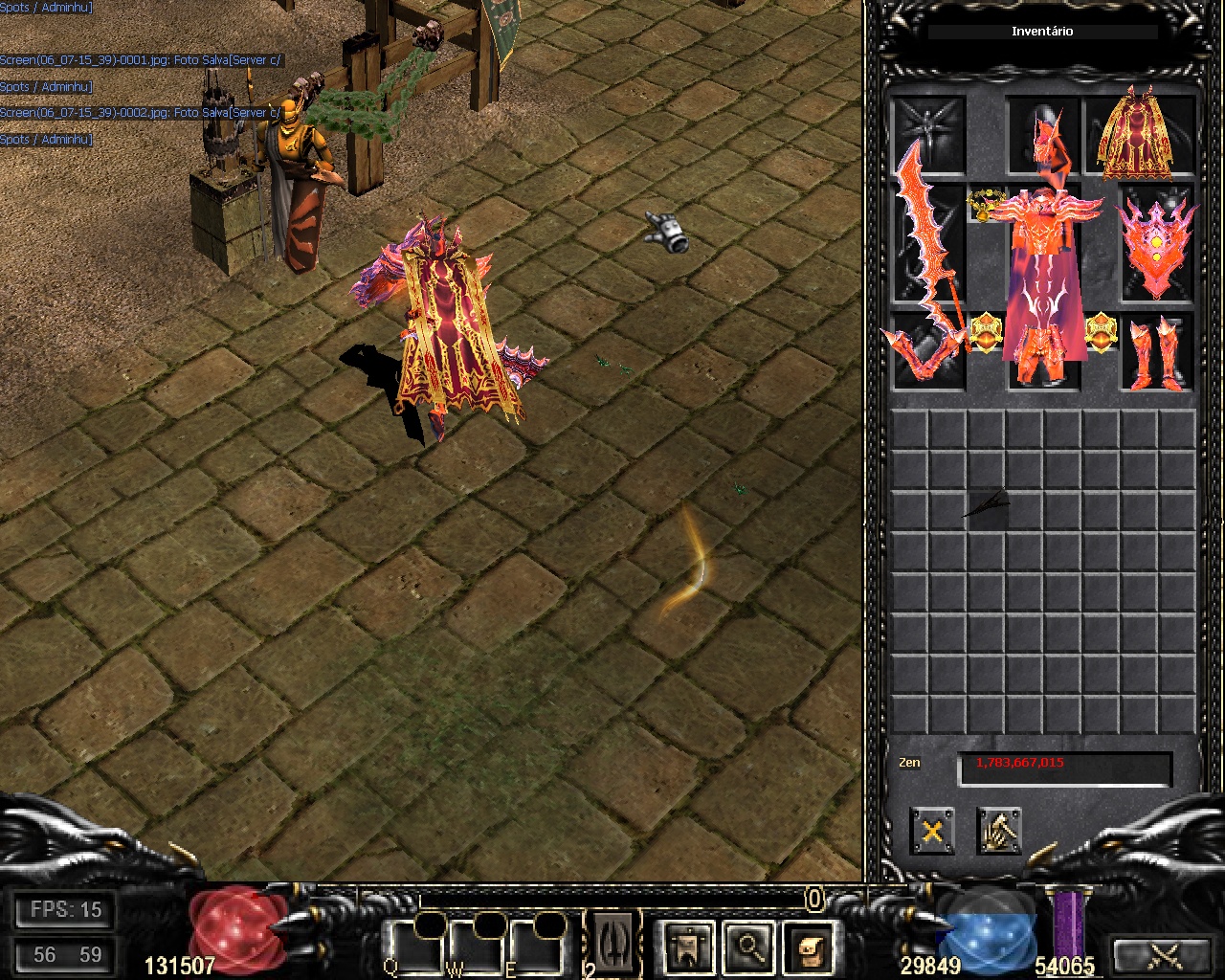Close the Inventário panel with the X button
This screenshot has width=1225, height=980.
pyautogui.click(x=932, y=831)
